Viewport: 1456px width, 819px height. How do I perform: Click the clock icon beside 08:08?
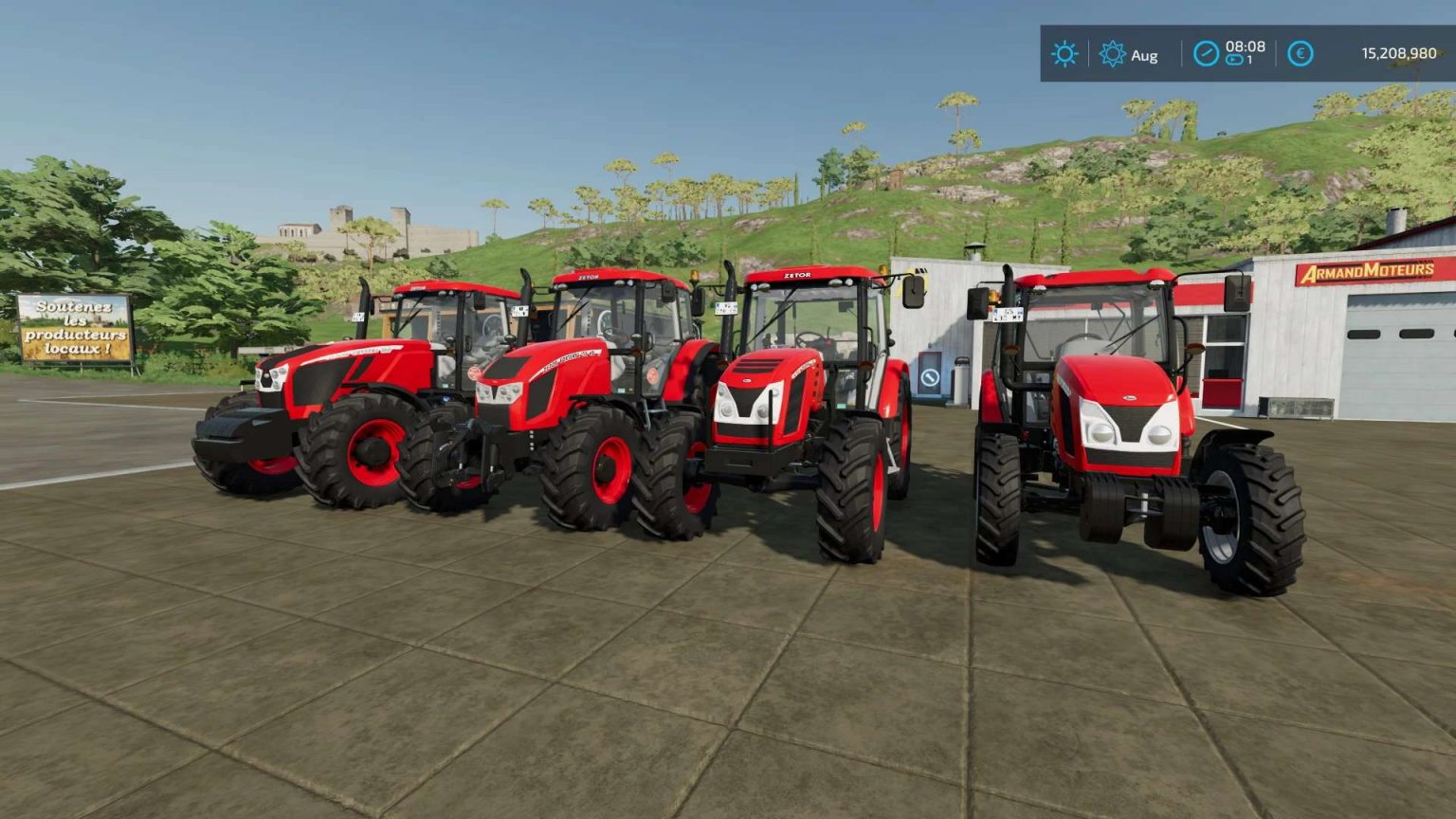tap(1205, 52)
